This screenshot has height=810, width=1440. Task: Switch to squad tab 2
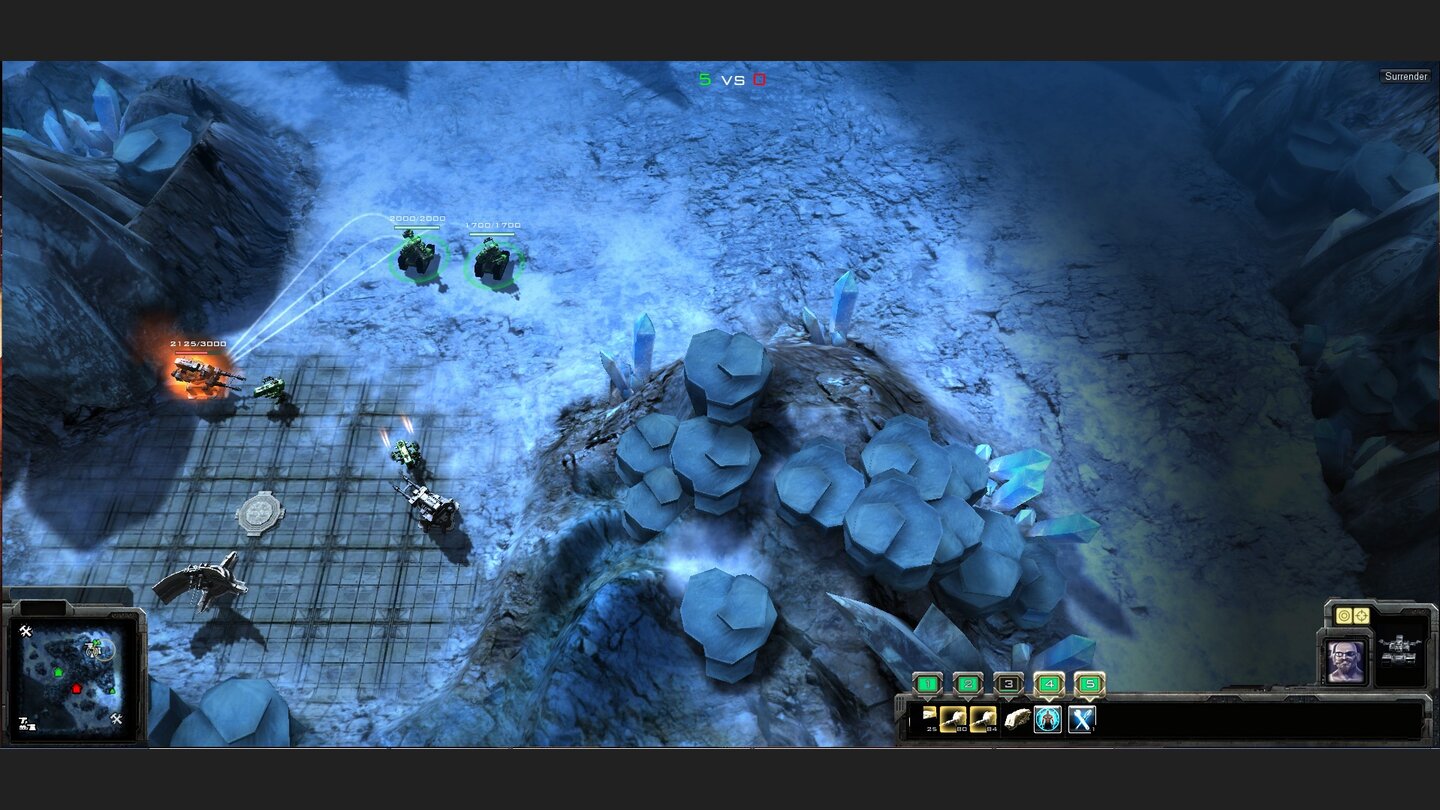967,684
